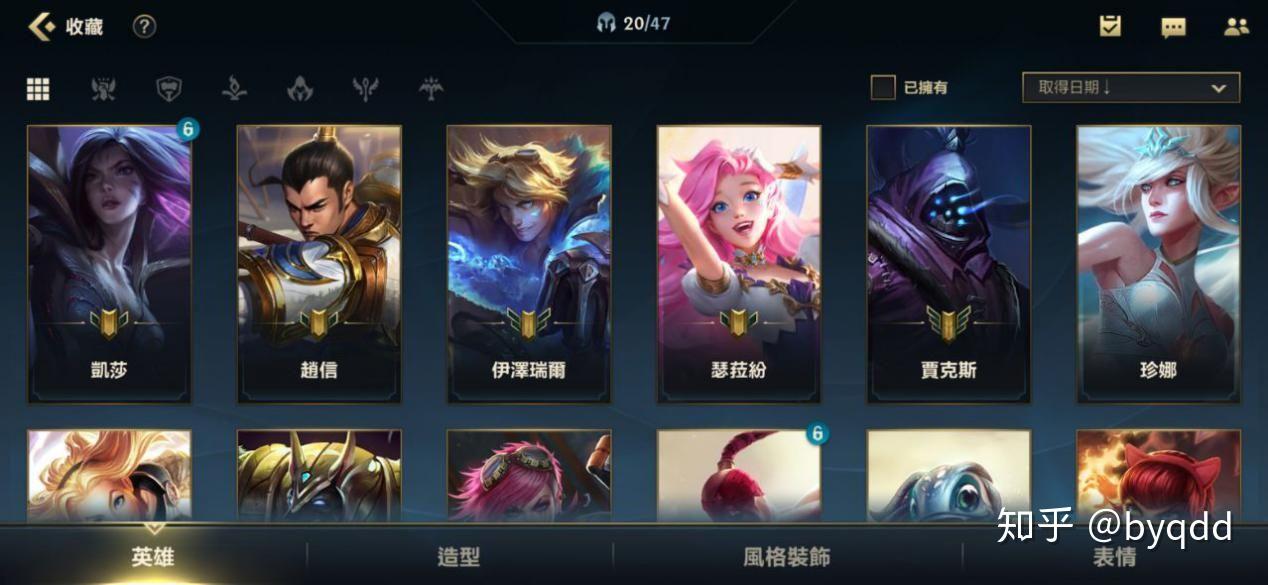Viewport: 1268px width, 585px height.
Task: Open the question mark help button
Action: (145, 27)
